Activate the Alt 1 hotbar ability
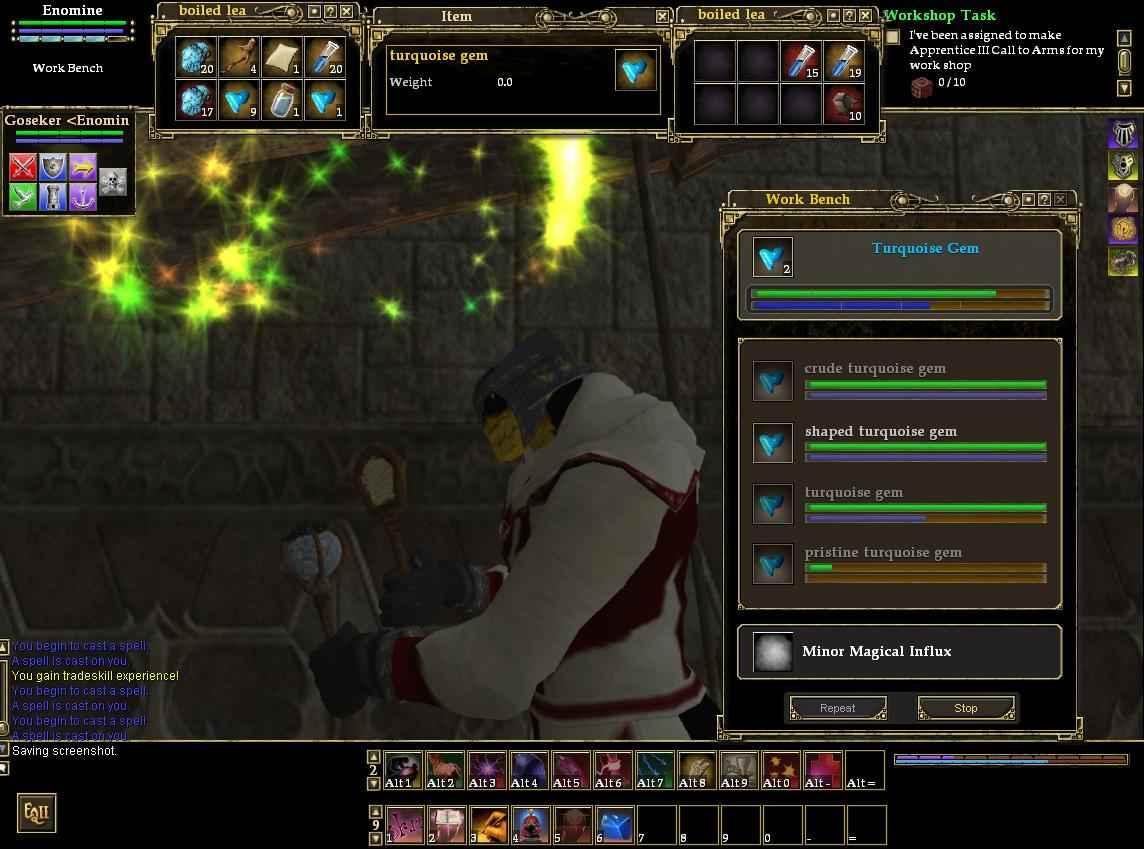Image resolution: width=1144 pixels, height=849 pixels. (403, 770)
